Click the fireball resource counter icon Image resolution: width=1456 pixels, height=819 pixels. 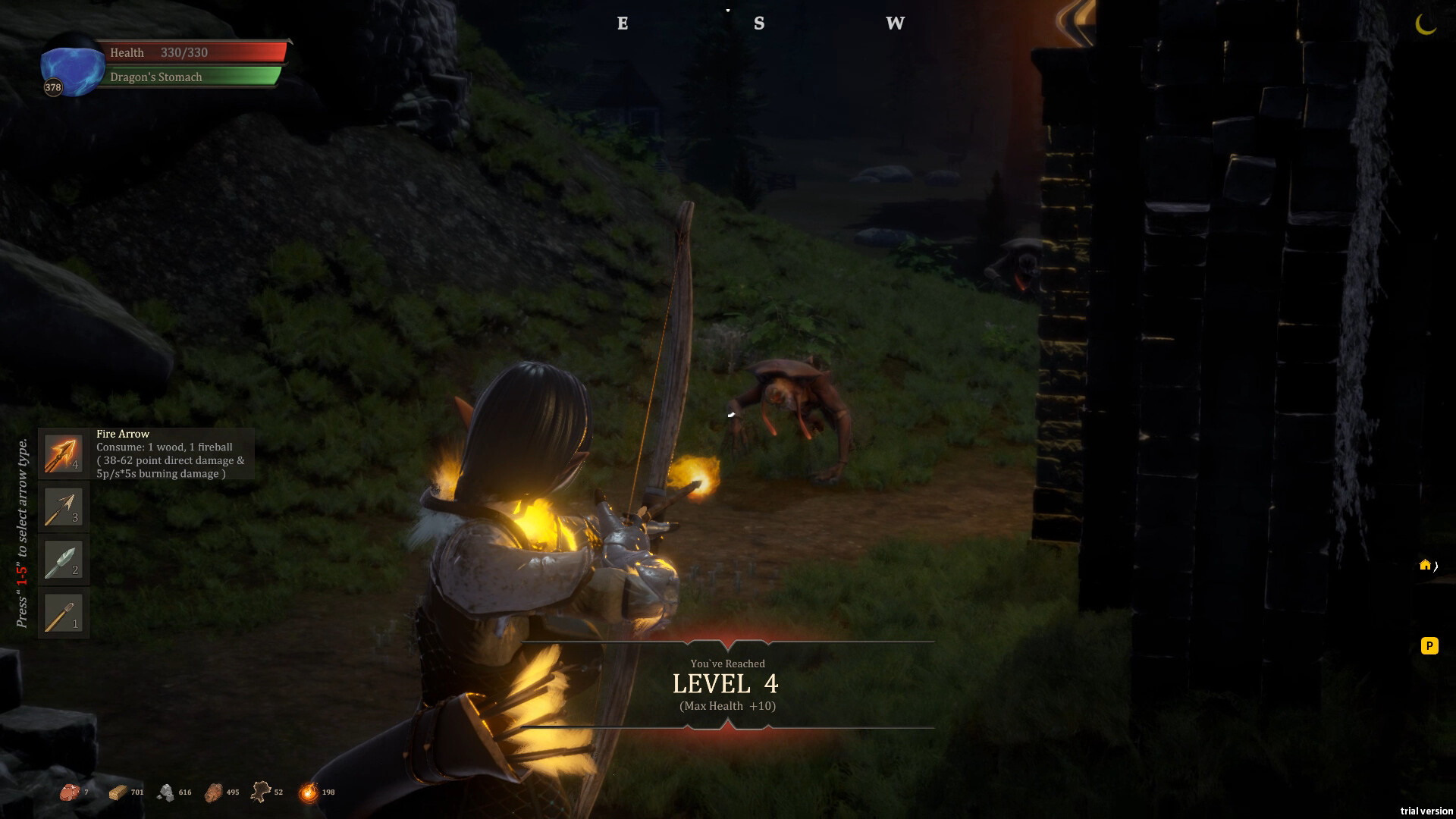pos(308,791)
